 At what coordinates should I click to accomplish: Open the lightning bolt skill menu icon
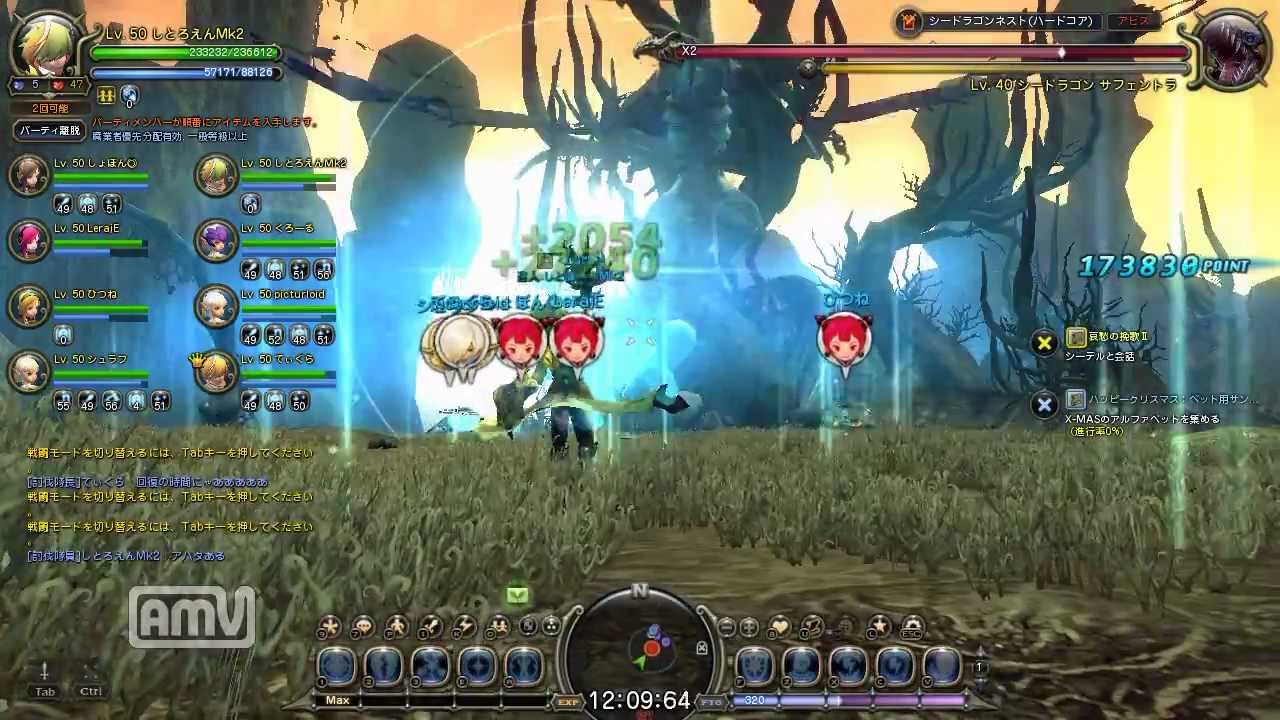(x=464, y=627)
